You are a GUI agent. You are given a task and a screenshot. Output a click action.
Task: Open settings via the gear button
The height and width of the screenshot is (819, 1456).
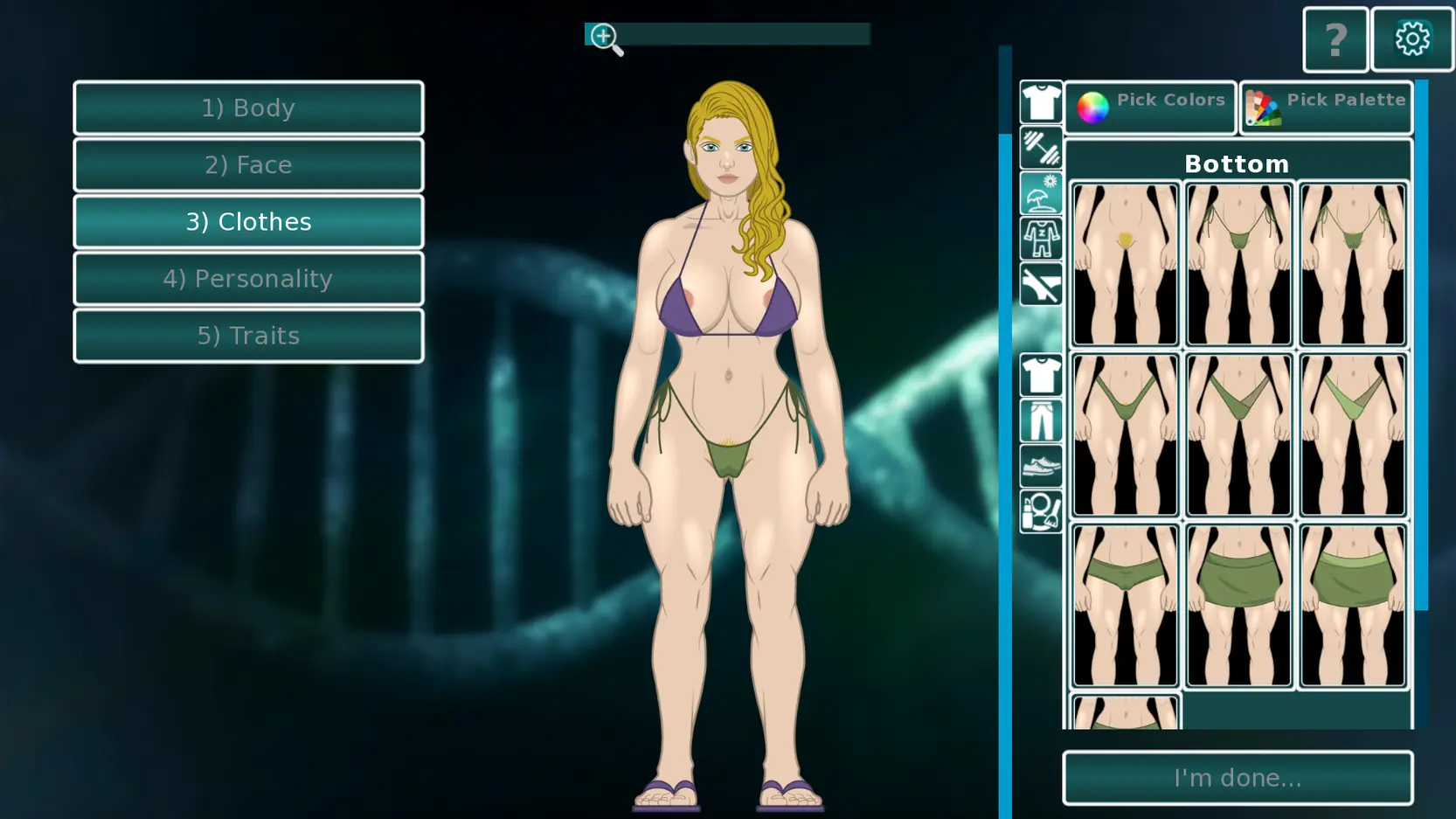[1411, 40]
